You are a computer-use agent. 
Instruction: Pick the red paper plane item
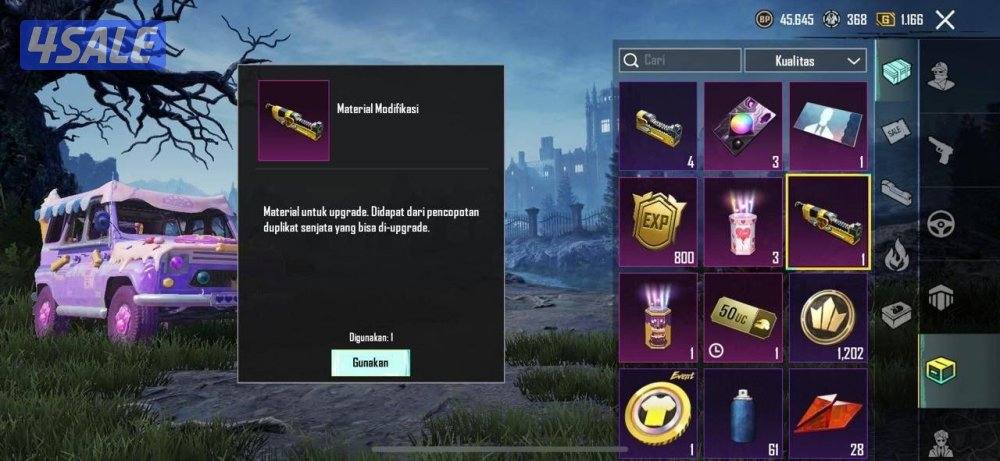[827, 410]
